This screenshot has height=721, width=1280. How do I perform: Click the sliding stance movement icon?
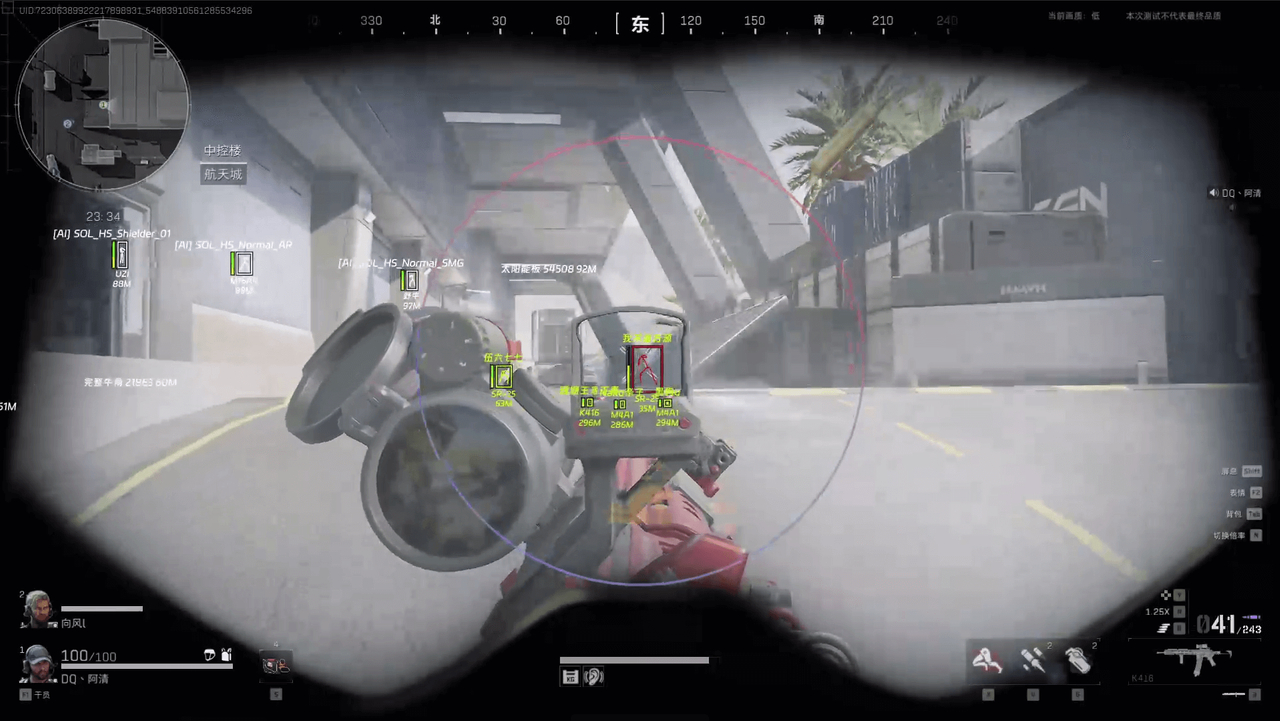pyautogui.click(x=986, y=658)
